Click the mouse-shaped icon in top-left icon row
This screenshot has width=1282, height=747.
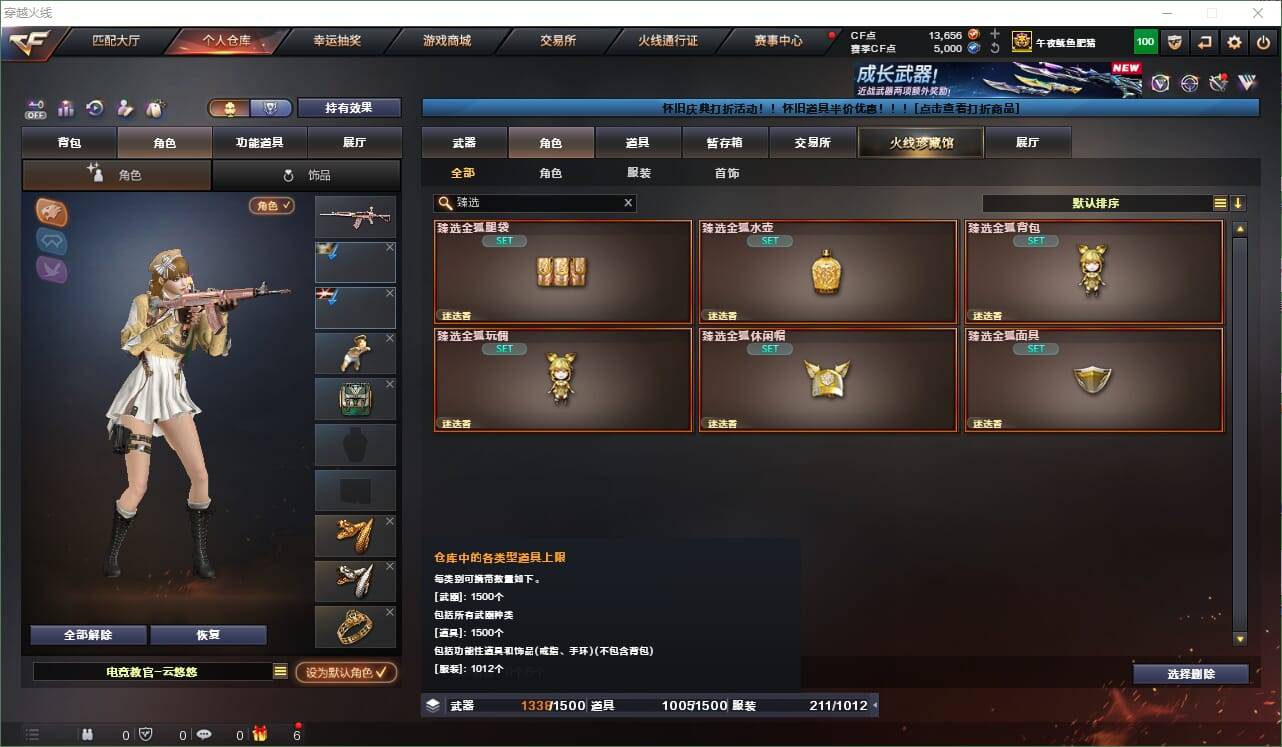[155, 107]
